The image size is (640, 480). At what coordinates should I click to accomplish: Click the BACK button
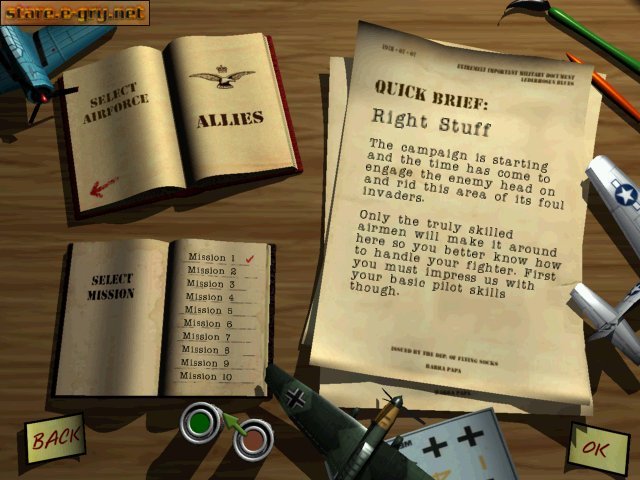pyautogui.click(x=54, y=436)
